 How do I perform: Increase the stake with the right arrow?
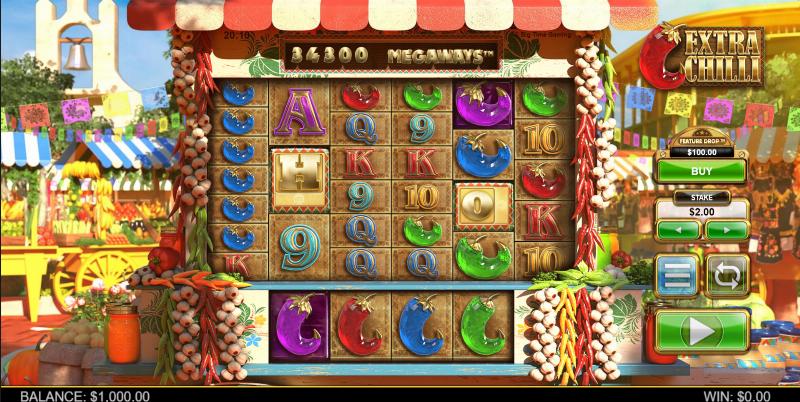coord(725,229)
